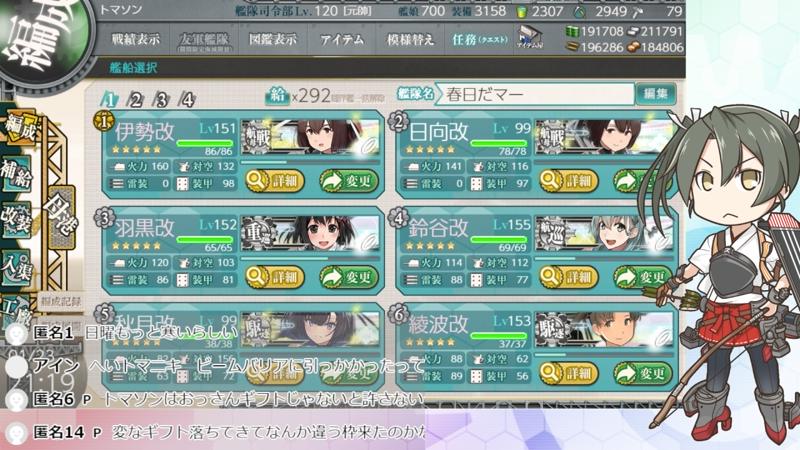This screenshot has width=800, height=450.
Task: Switch to fleet tab 4
Action: tap(188, 100)
